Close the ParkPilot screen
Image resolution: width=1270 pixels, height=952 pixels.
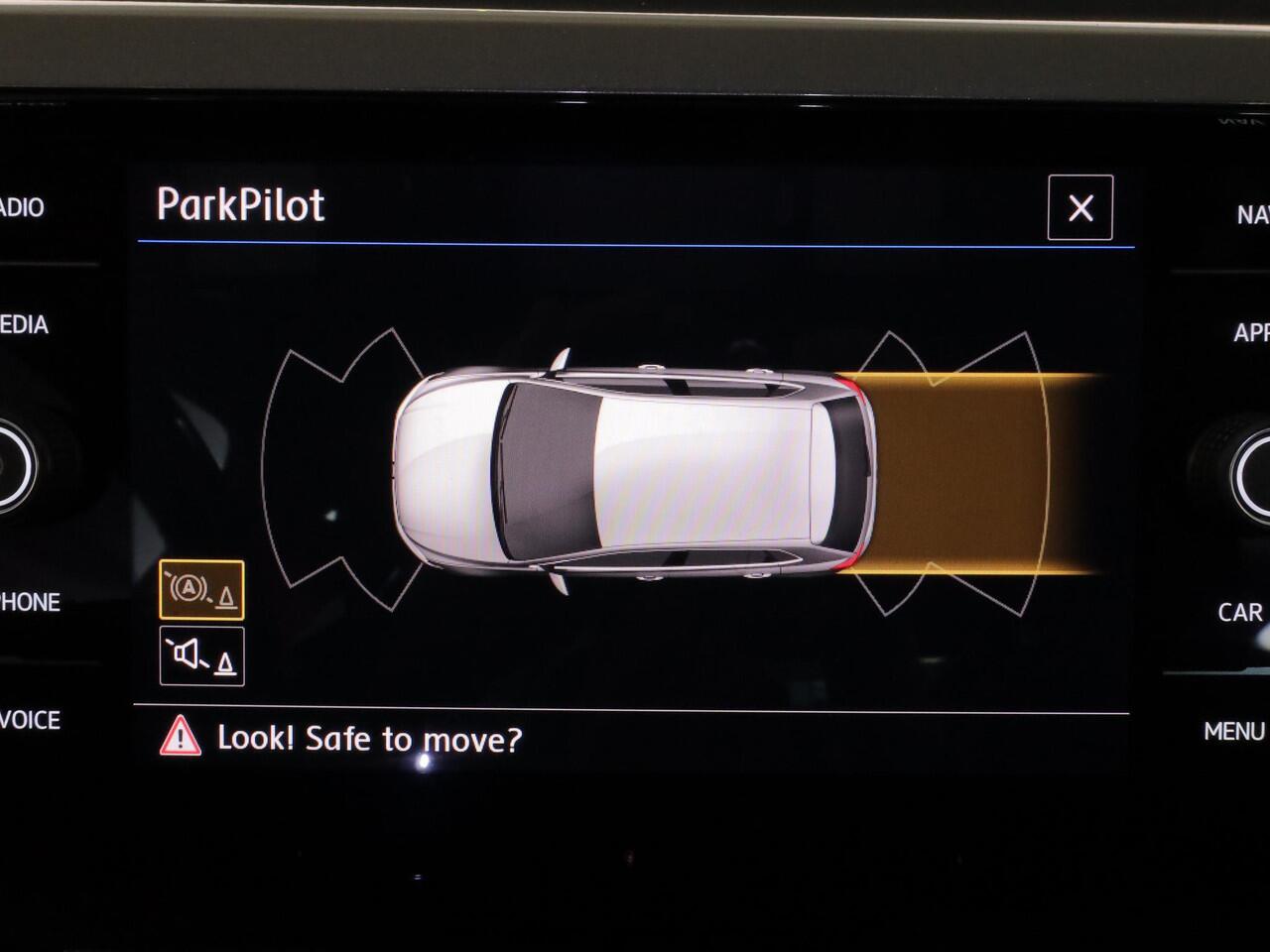pyautogui.click(x=1079, y=207)
